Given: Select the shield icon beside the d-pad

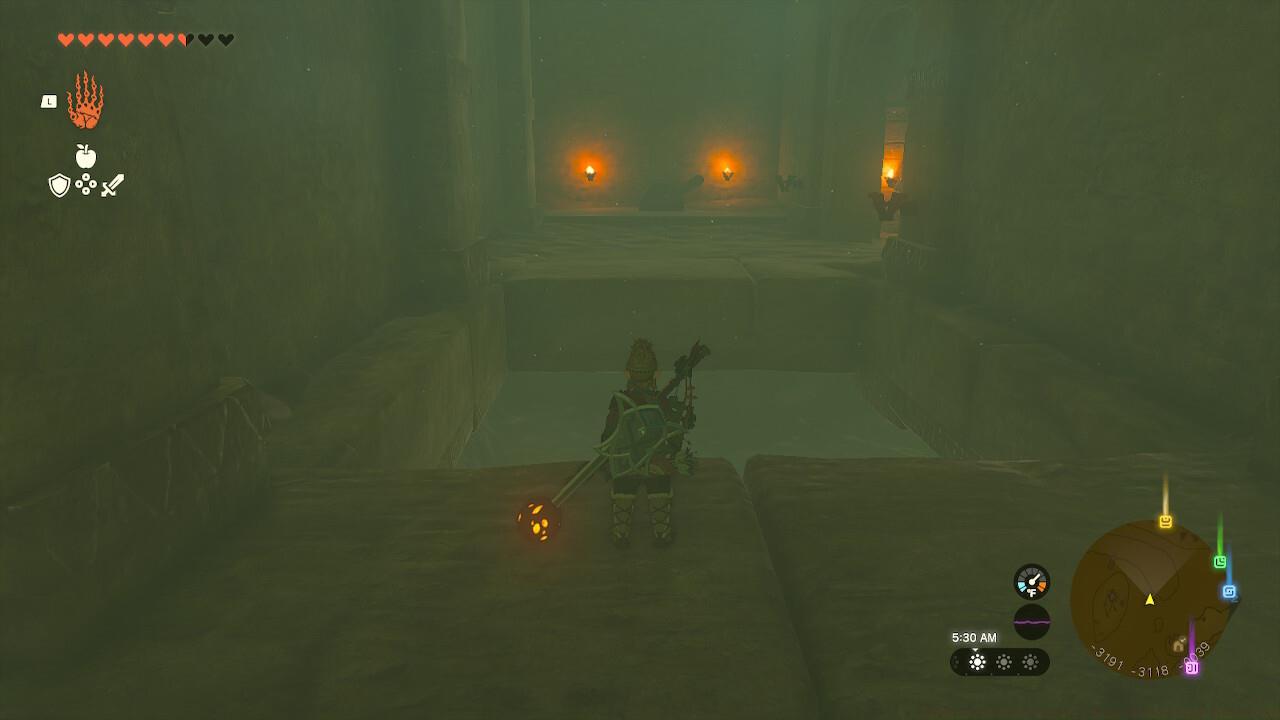Looking at the screenshot, I should (59, 185).
